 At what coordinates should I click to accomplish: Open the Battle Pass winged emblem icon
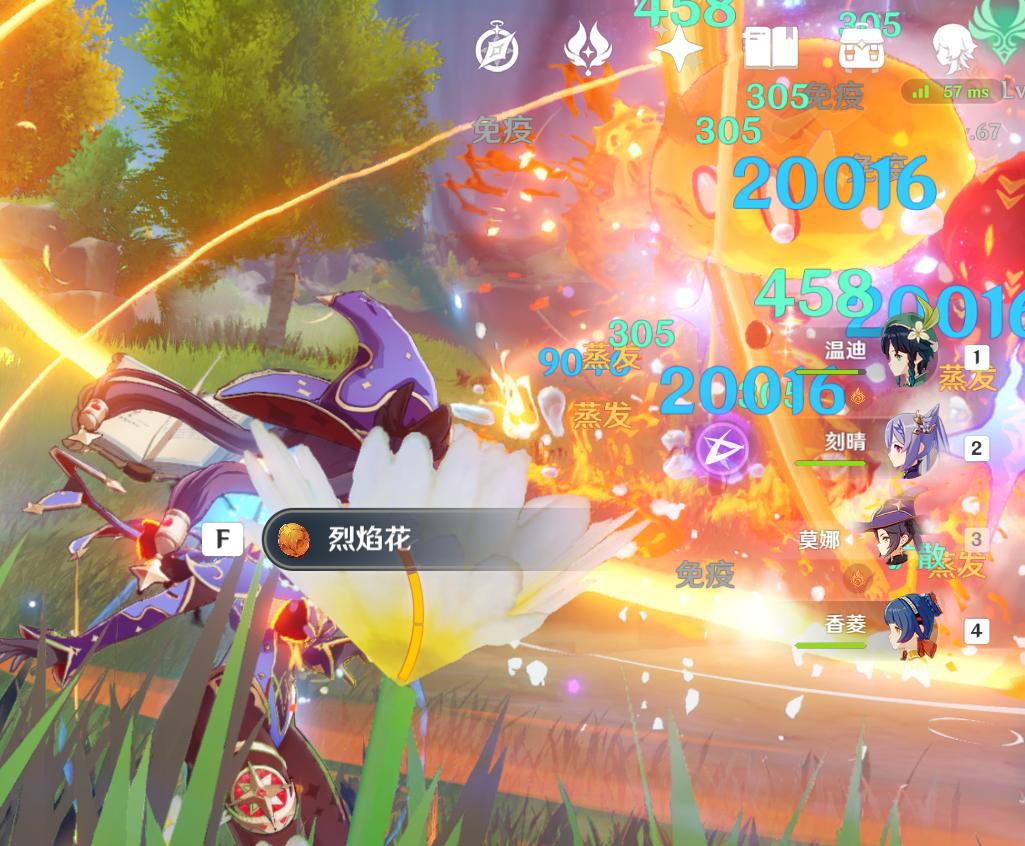coord(588,48)
